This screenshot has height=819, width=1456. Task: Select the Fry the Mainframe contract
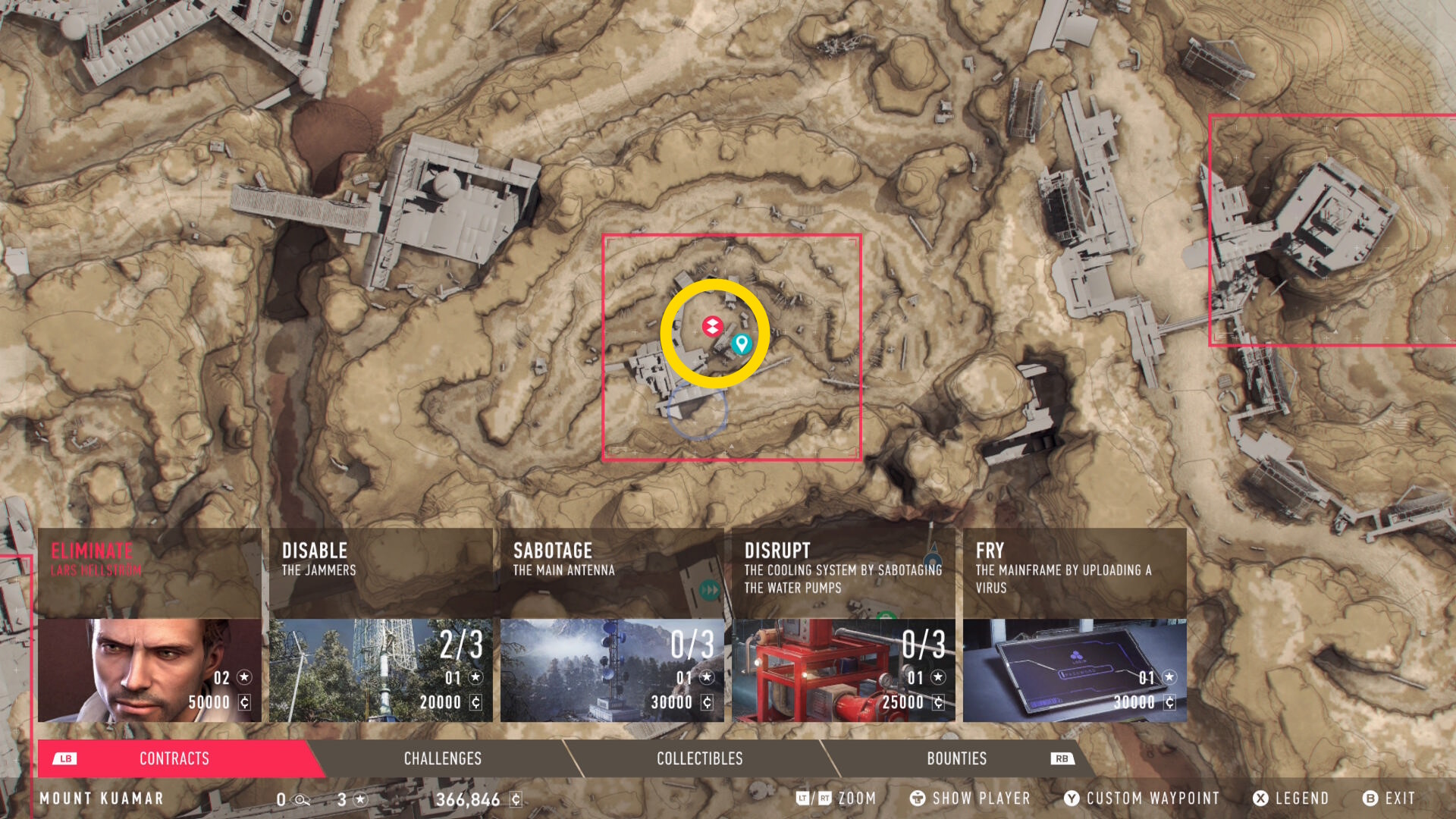(1075, 625)
